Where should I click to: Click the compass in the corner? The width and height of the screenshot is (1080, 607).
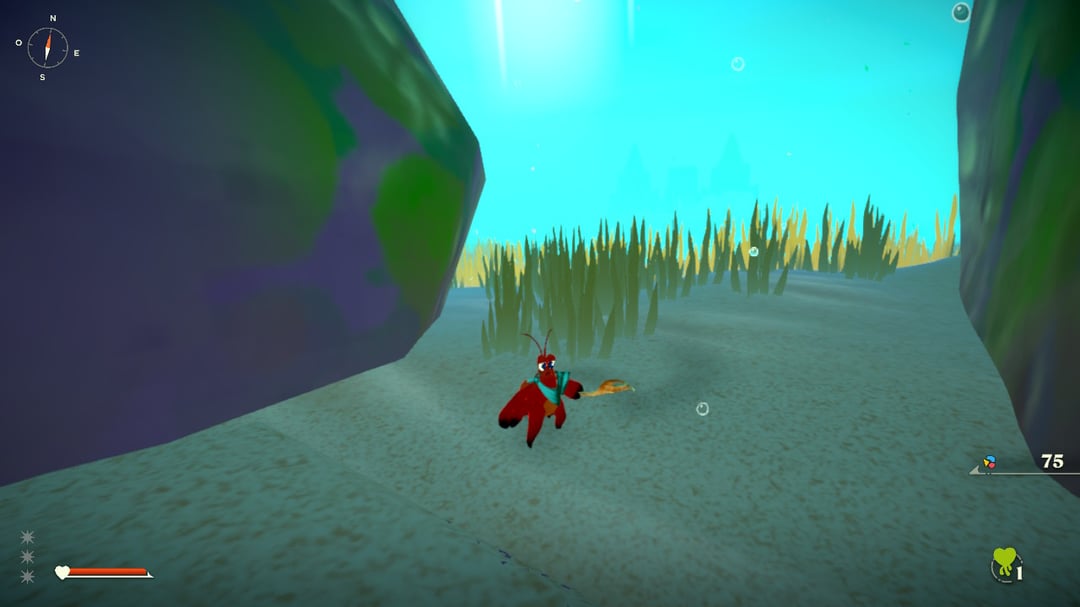pyautogui.click(x=47, y=47)
